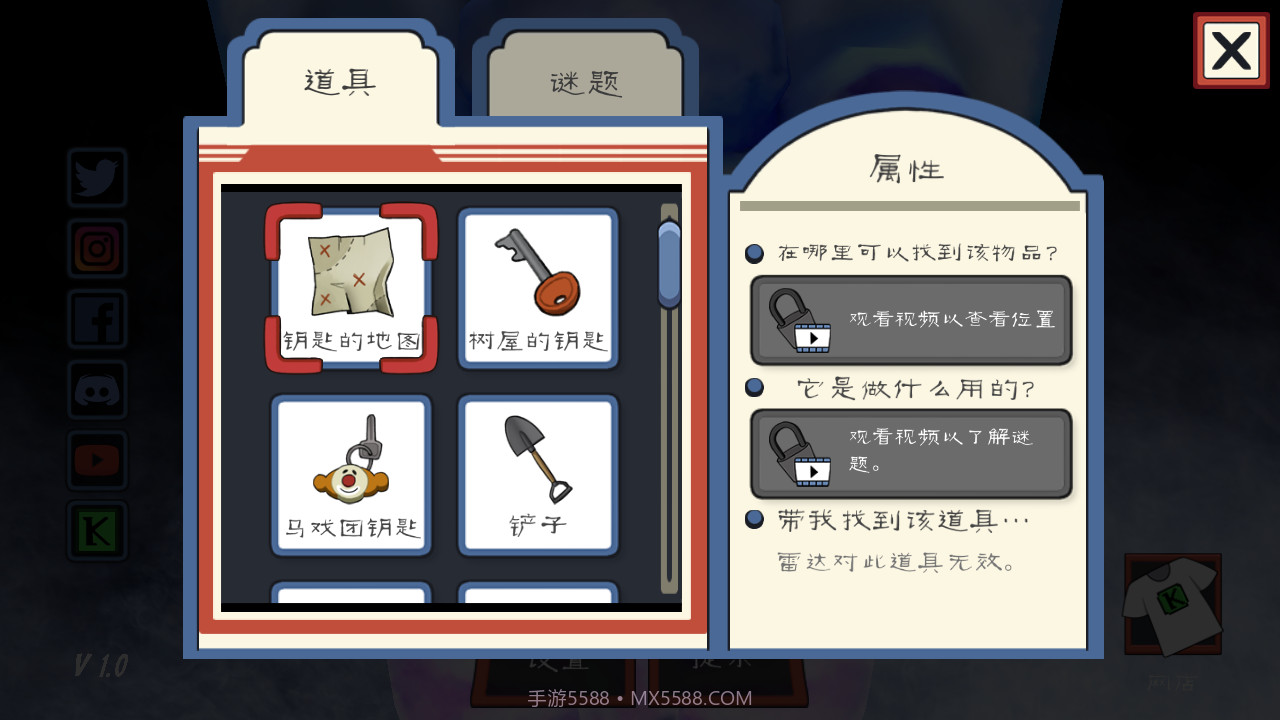Select the 钥匙的地图 map item
This screenshot has height=720, width=1280.
click(351, 288)
